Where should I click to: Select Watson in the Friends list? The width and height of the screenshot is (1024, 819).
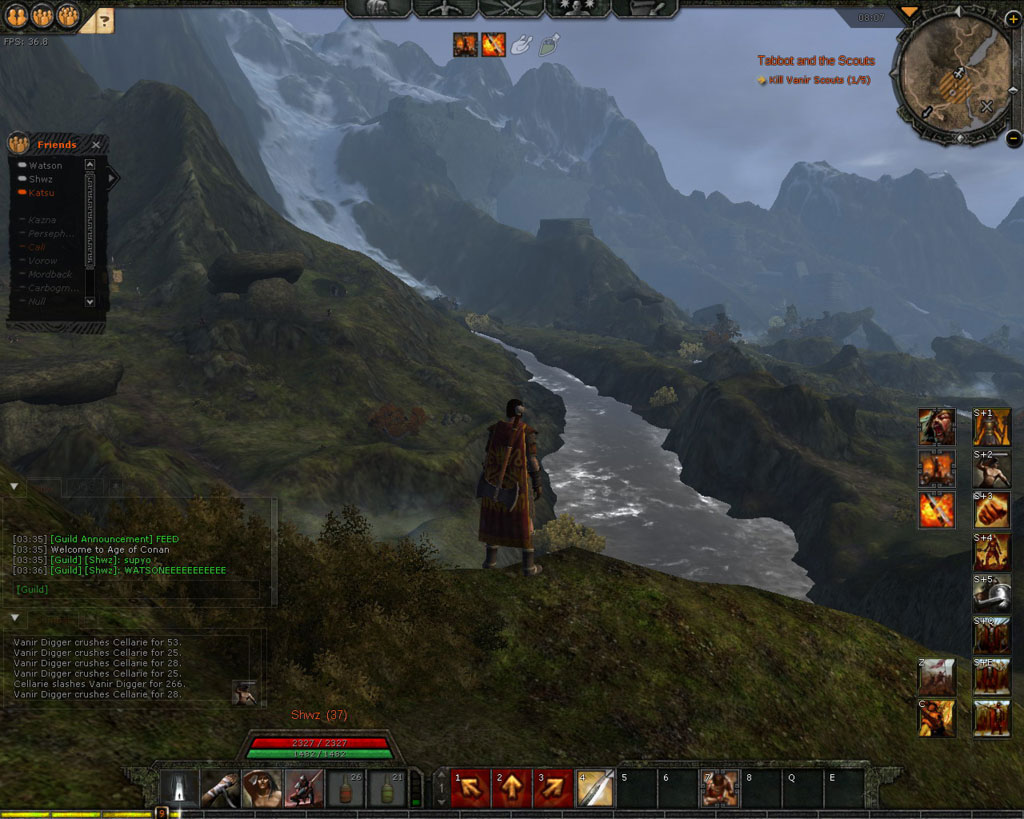(45, 166)
